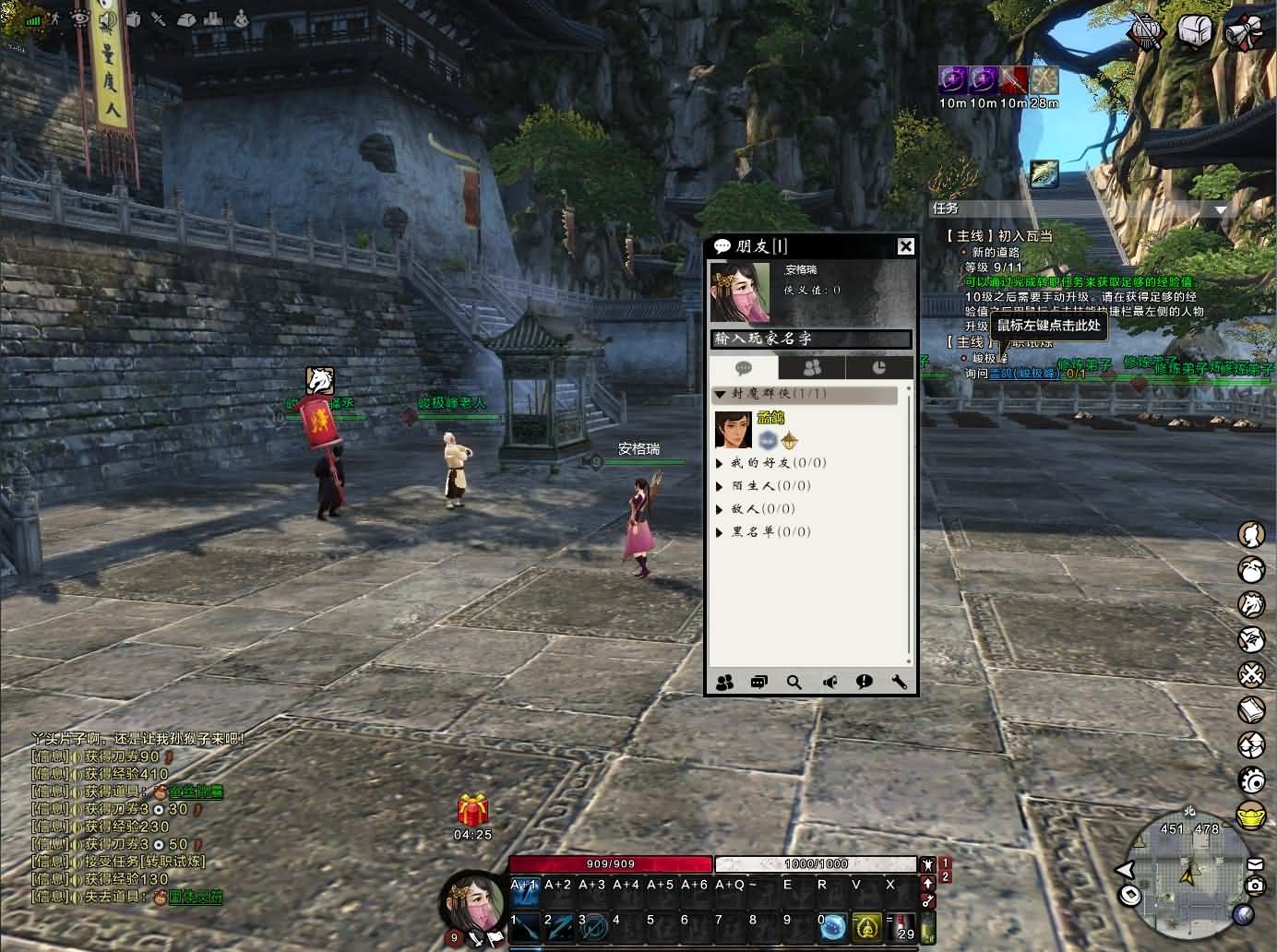1277x952 pixels.
Task: Close the friends panel
Action: (x=906, y=246)
